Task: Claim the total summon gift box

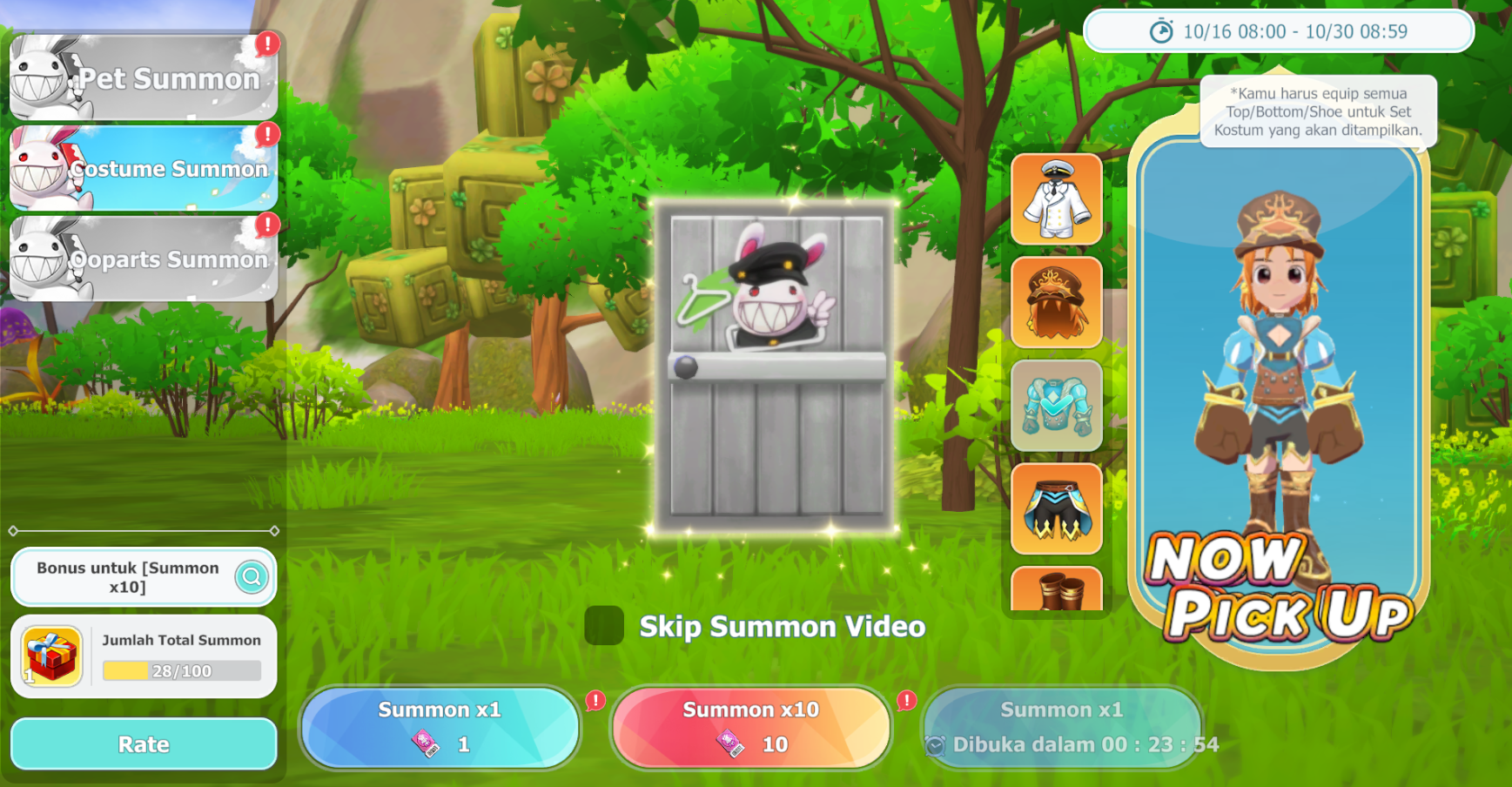Action: [x=51, y=656]
